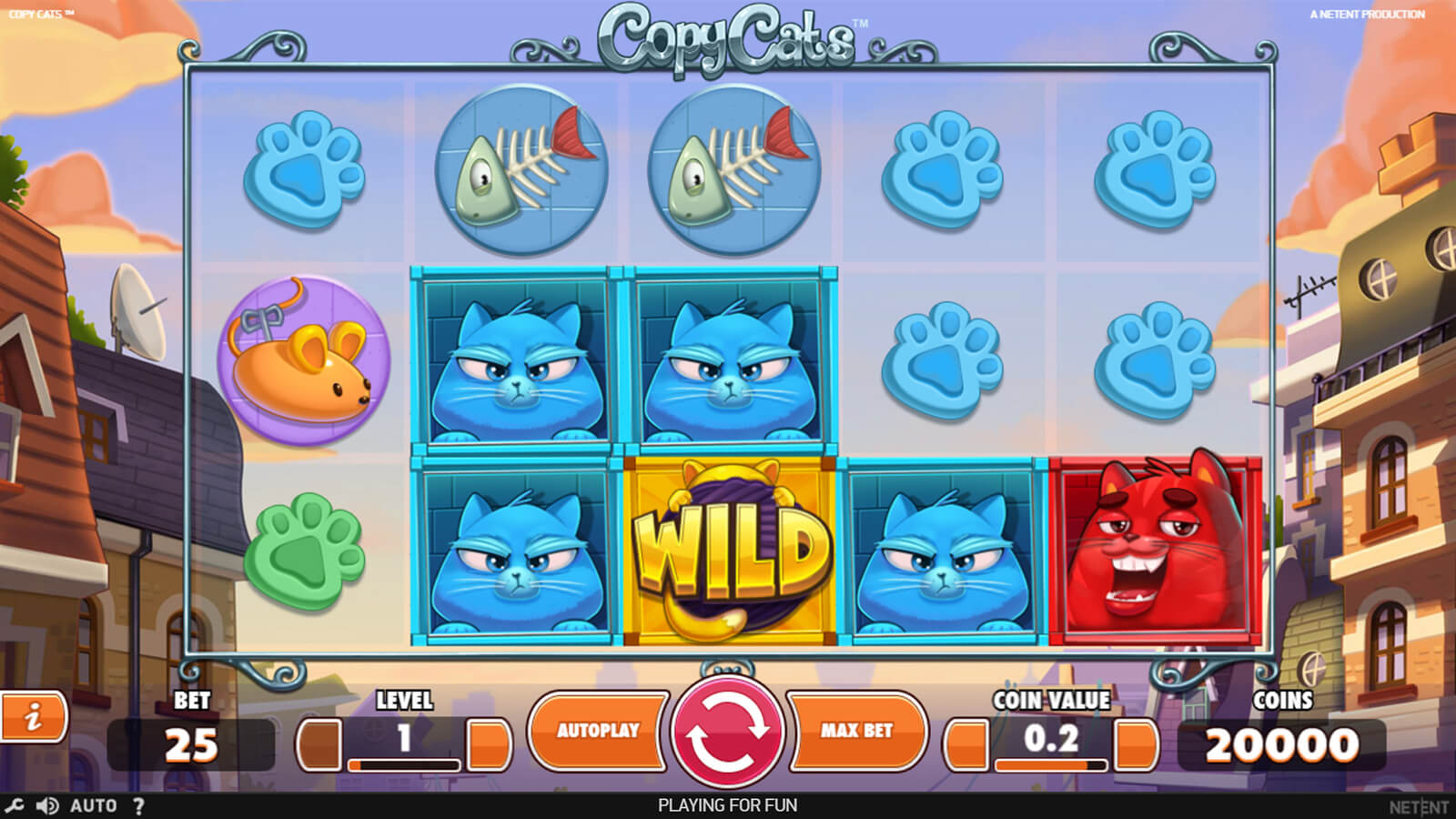Start Autoplay mode

point(598,731)
